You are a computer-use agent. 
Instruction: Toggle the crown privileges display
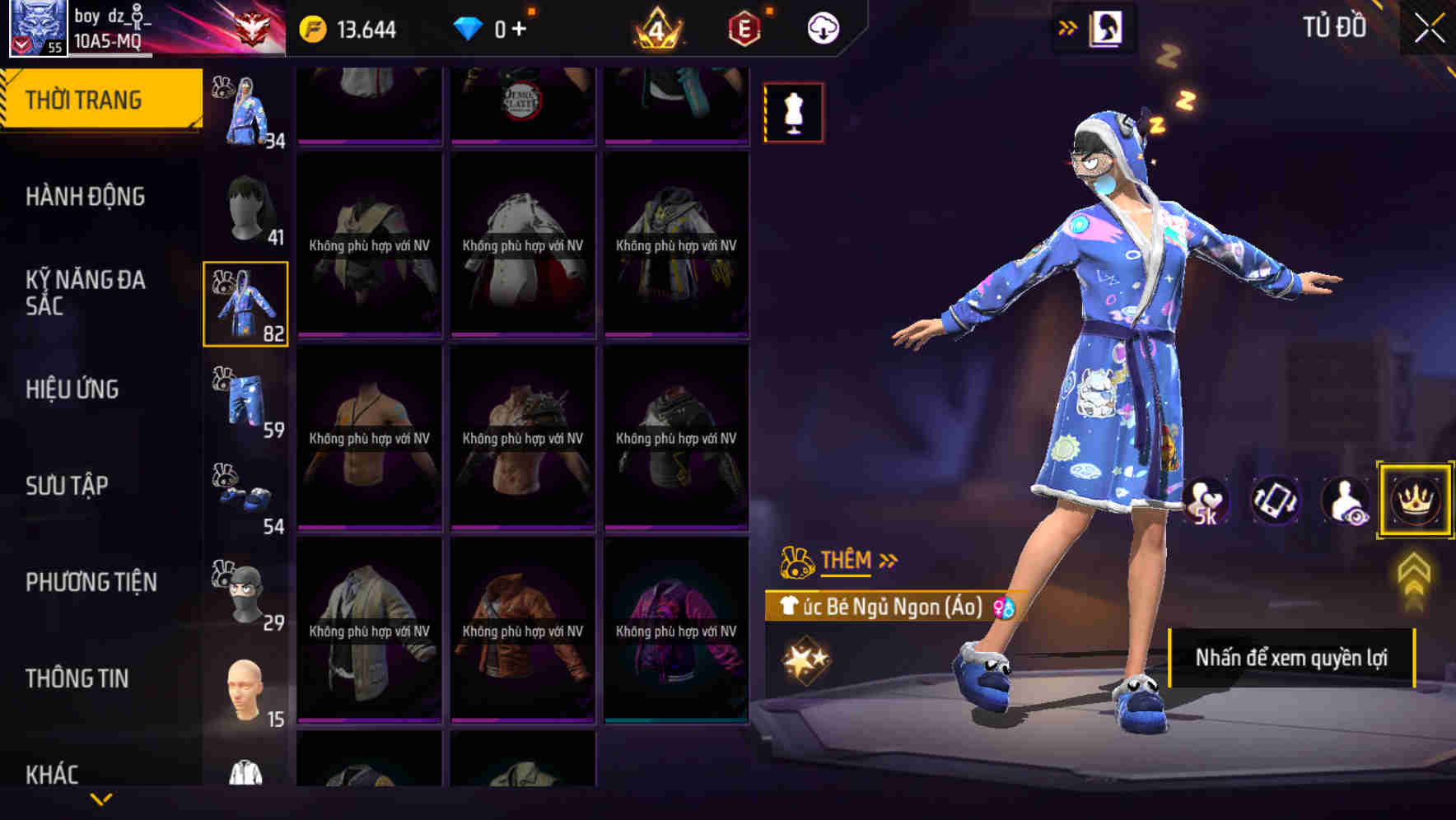click(1414, 501)
